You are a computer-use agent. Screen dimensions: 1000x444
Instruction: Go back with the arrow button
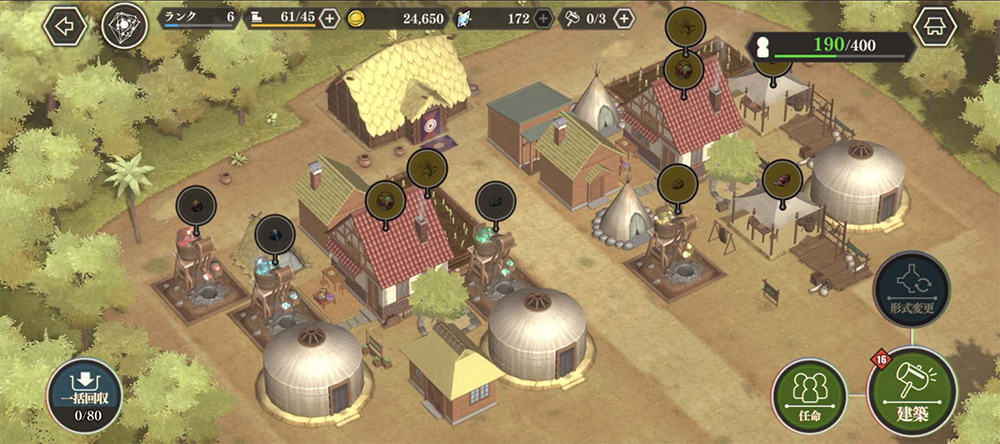65,27
